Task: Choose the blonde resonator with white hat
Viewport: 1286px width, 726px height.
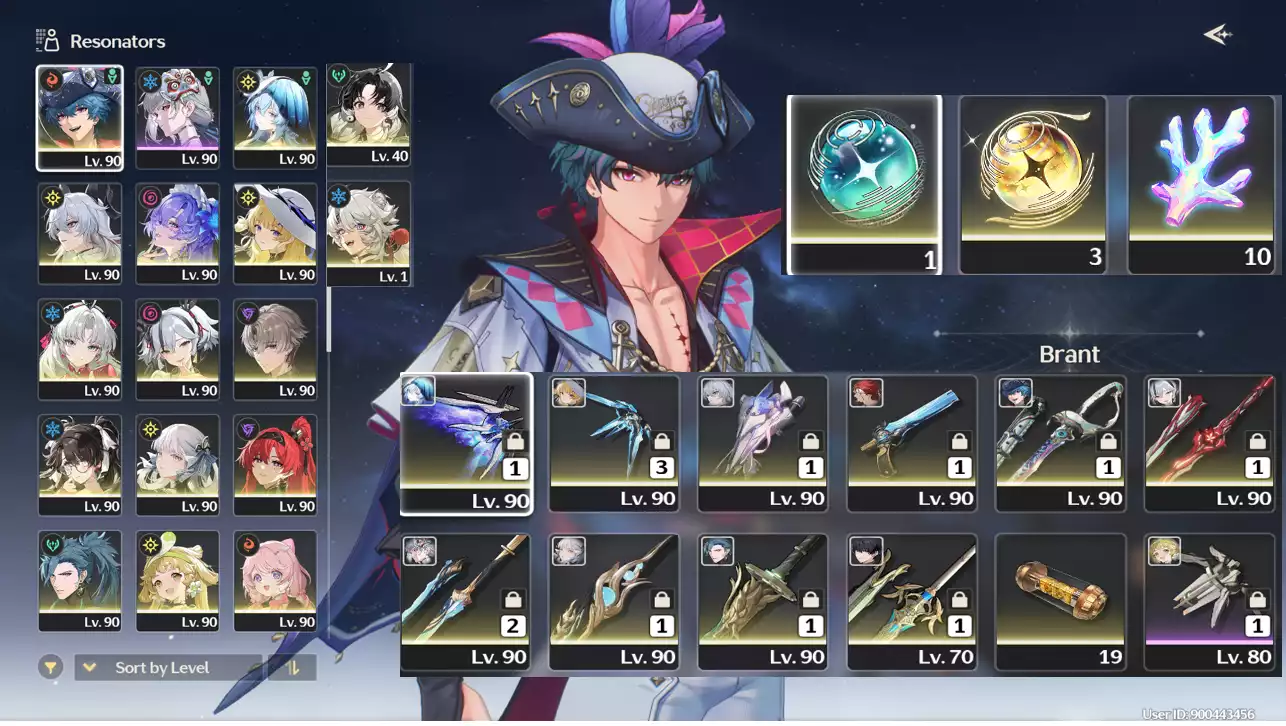Action: tap(275, 232)
